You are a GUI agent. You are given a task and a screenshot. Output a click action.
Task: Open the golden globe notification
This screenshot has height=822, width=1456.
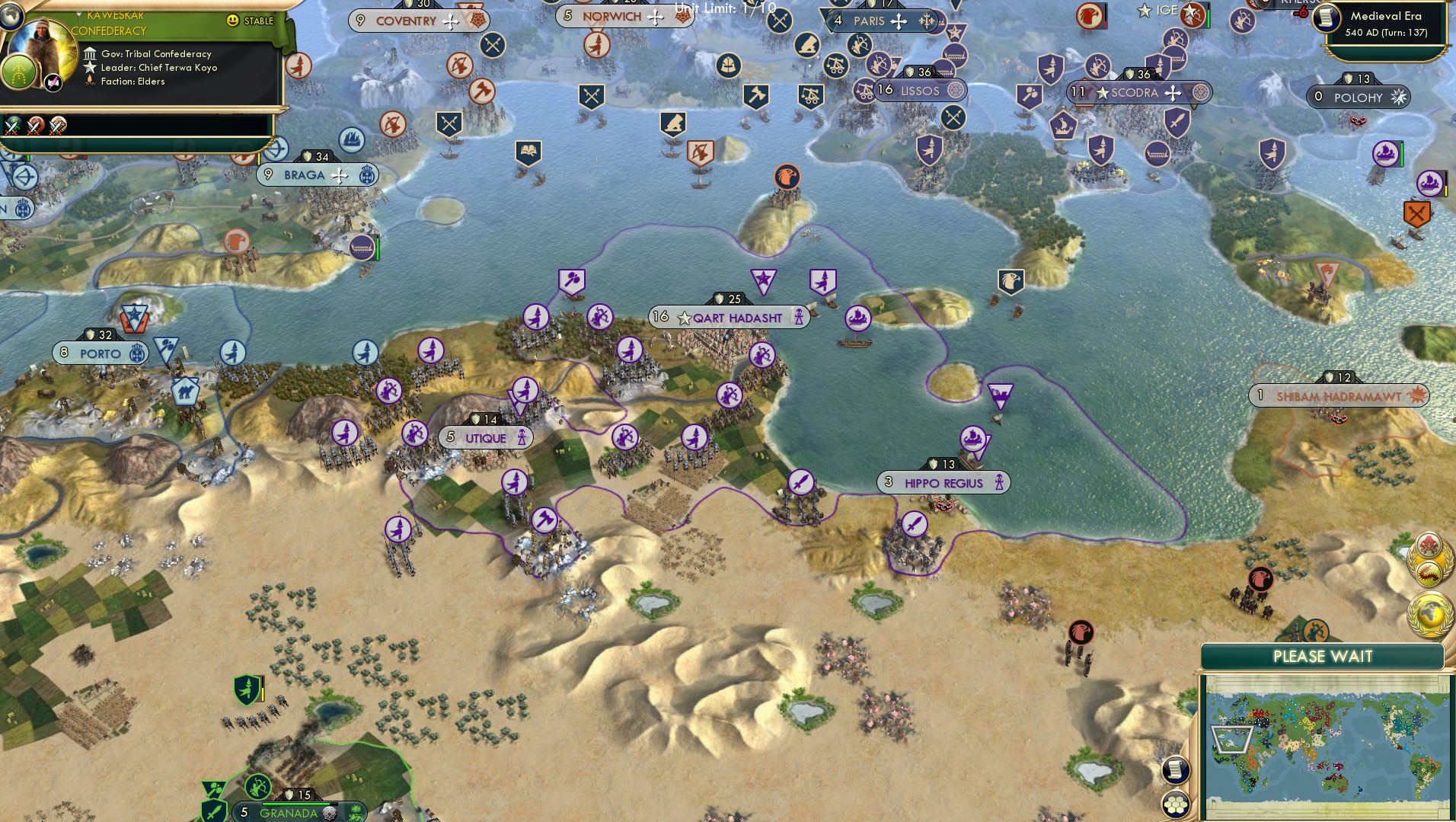coord(1430,615)
